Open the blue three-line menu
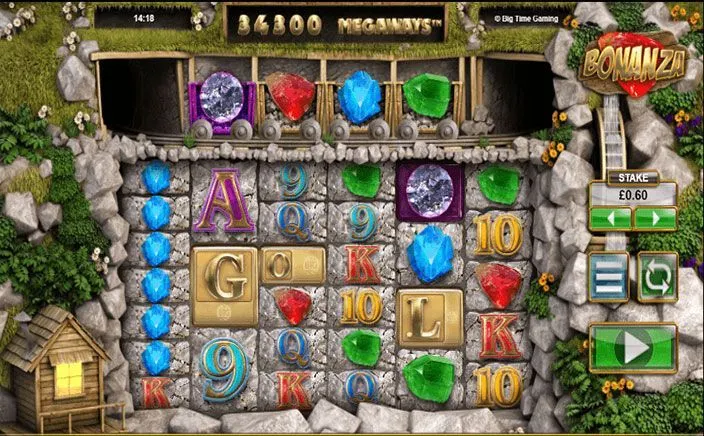Viewport: 704px width, 436px height. pos(609,277)
